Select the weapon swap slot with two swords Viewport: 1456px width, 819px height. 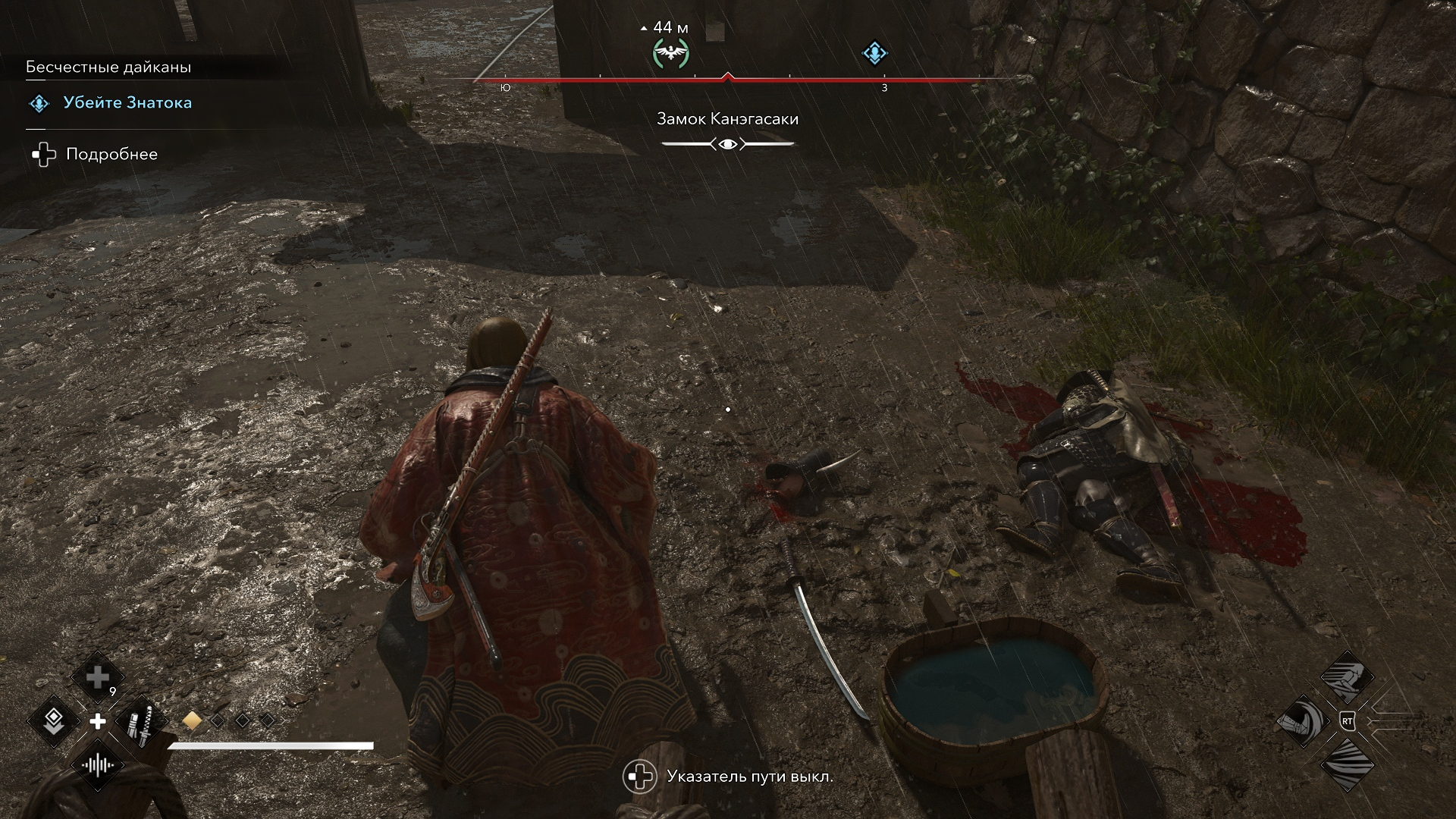141,720
